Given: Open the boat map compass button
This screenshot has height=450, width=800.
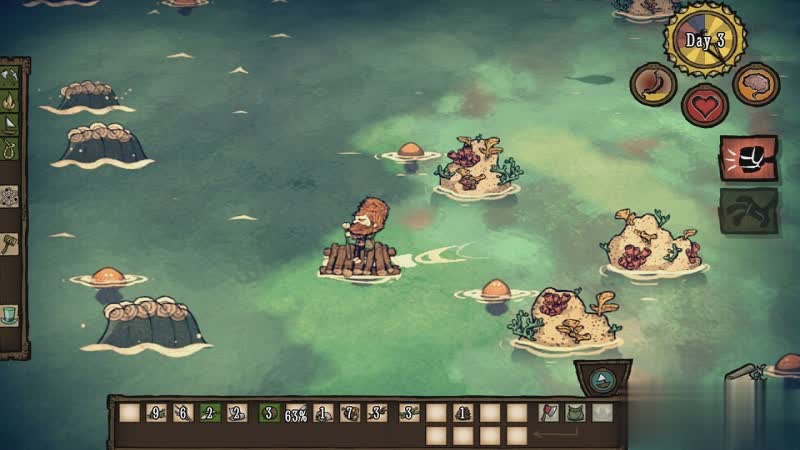Looking at the screenshot, I should point(603,380).
